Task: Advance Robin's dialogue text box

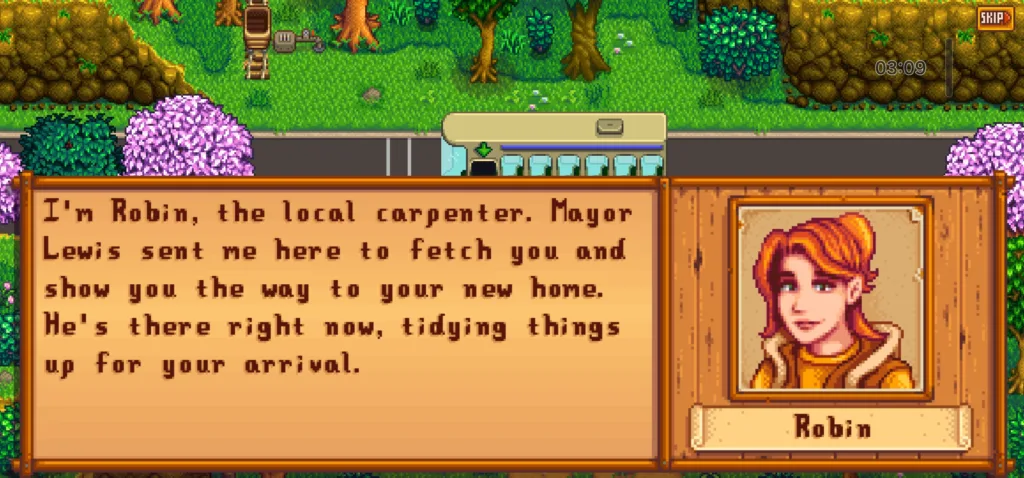Action: point(340,320)
